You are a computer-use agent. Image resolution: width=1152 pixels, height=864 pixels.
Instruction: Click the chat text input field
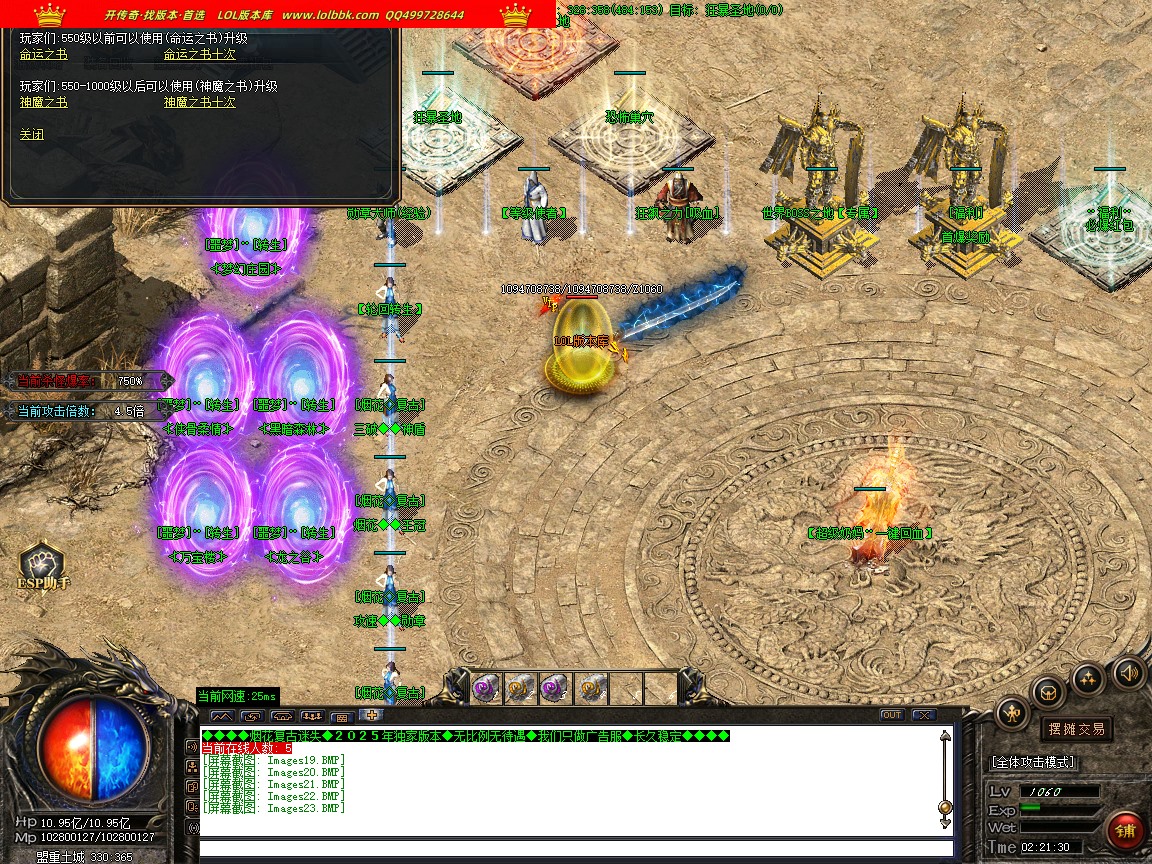(575, 849)
